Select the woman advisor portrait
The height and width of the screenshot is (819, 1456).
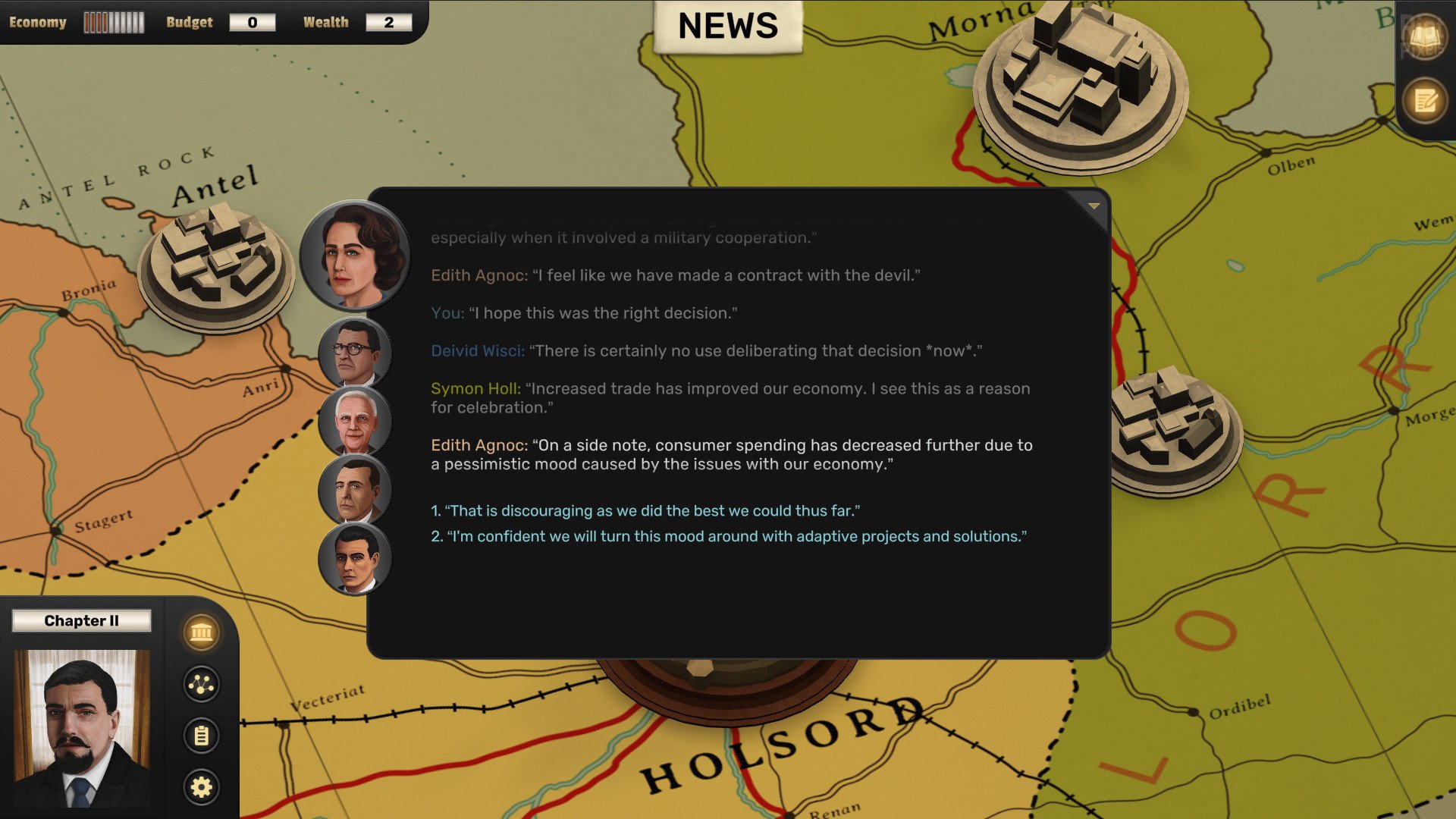[x=355, y=256]
